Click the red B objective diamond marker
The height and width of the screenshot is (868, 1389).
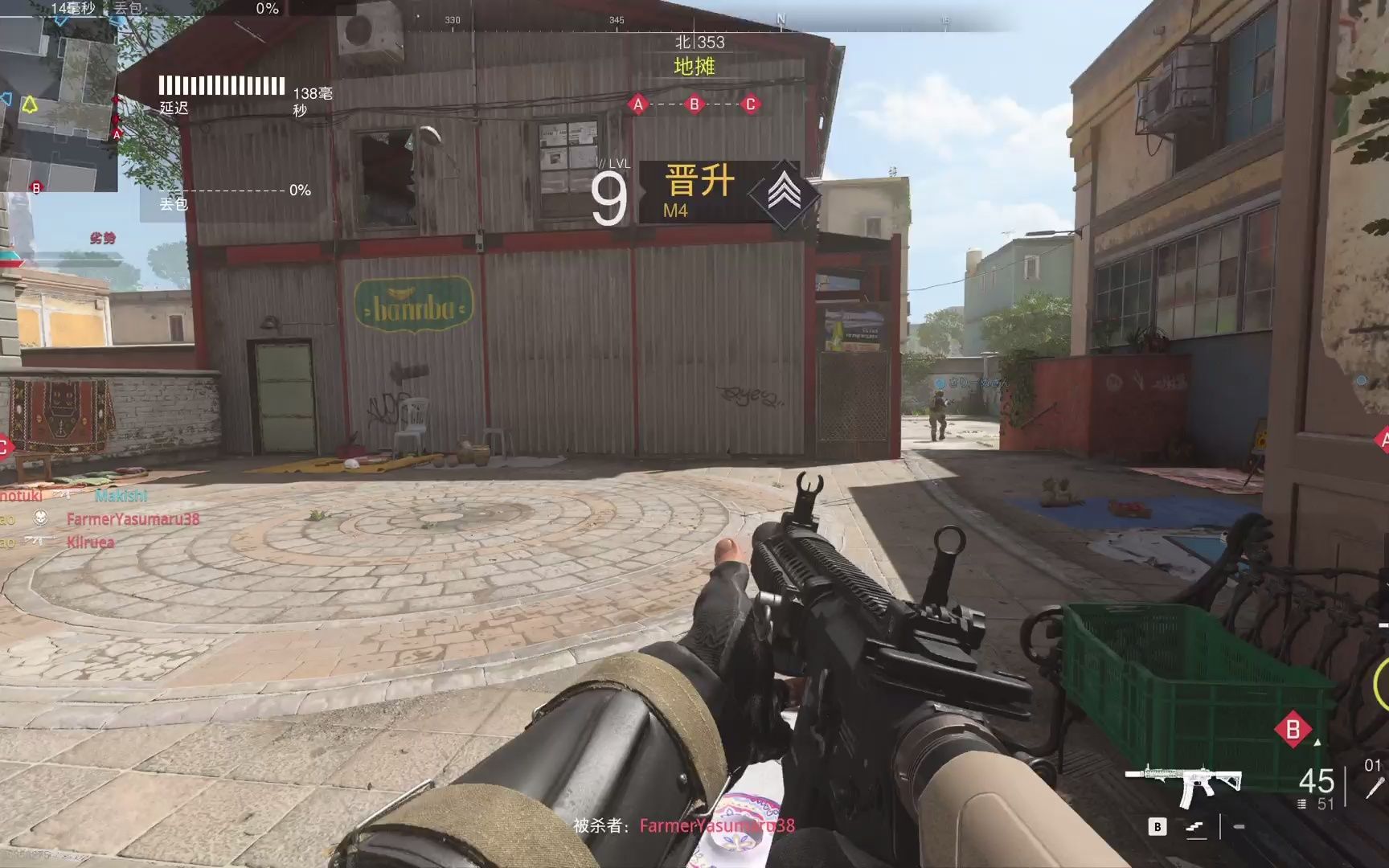point(1293,729)
